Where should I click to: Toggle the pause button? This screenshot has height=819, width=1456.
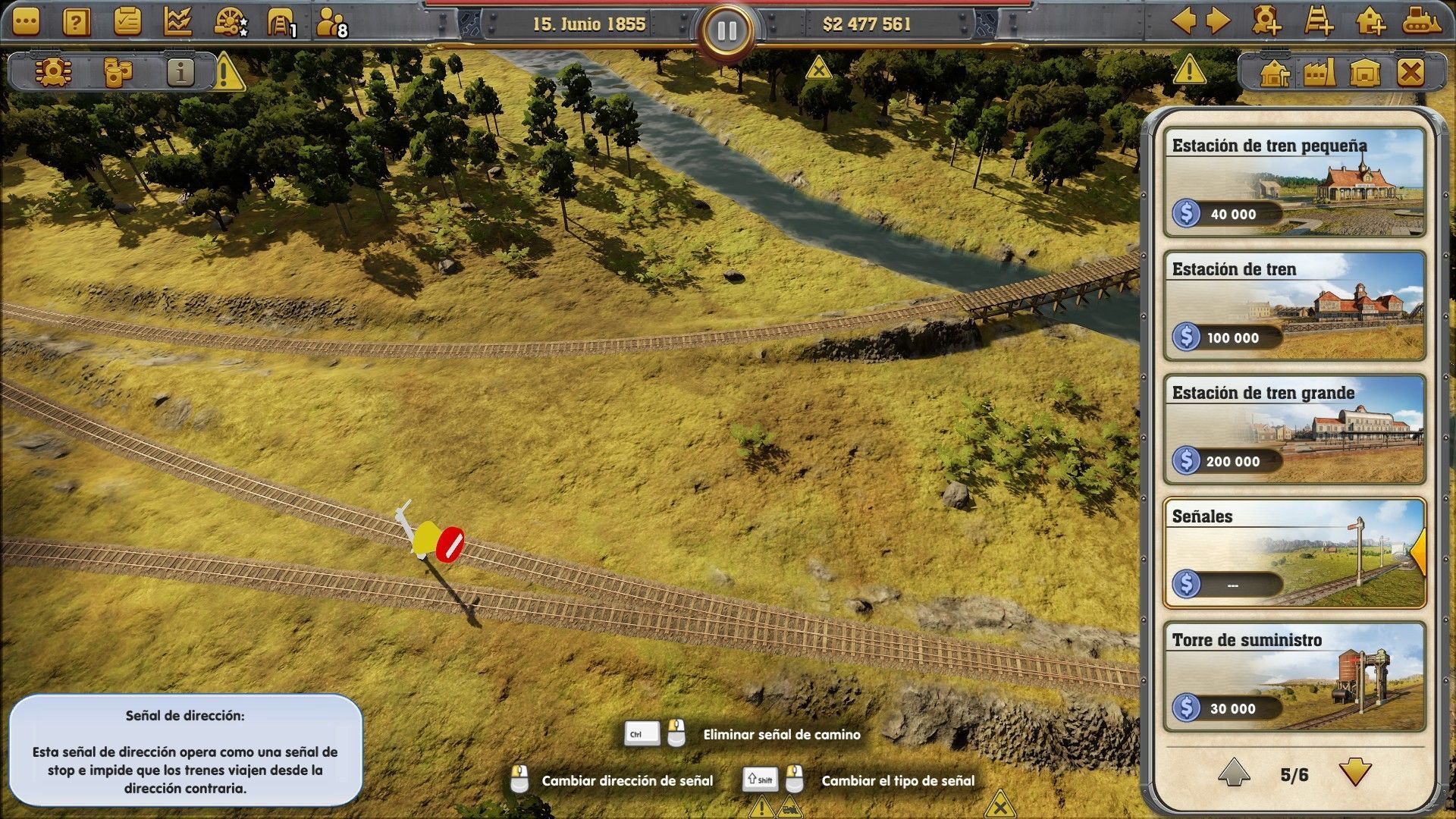726,31
